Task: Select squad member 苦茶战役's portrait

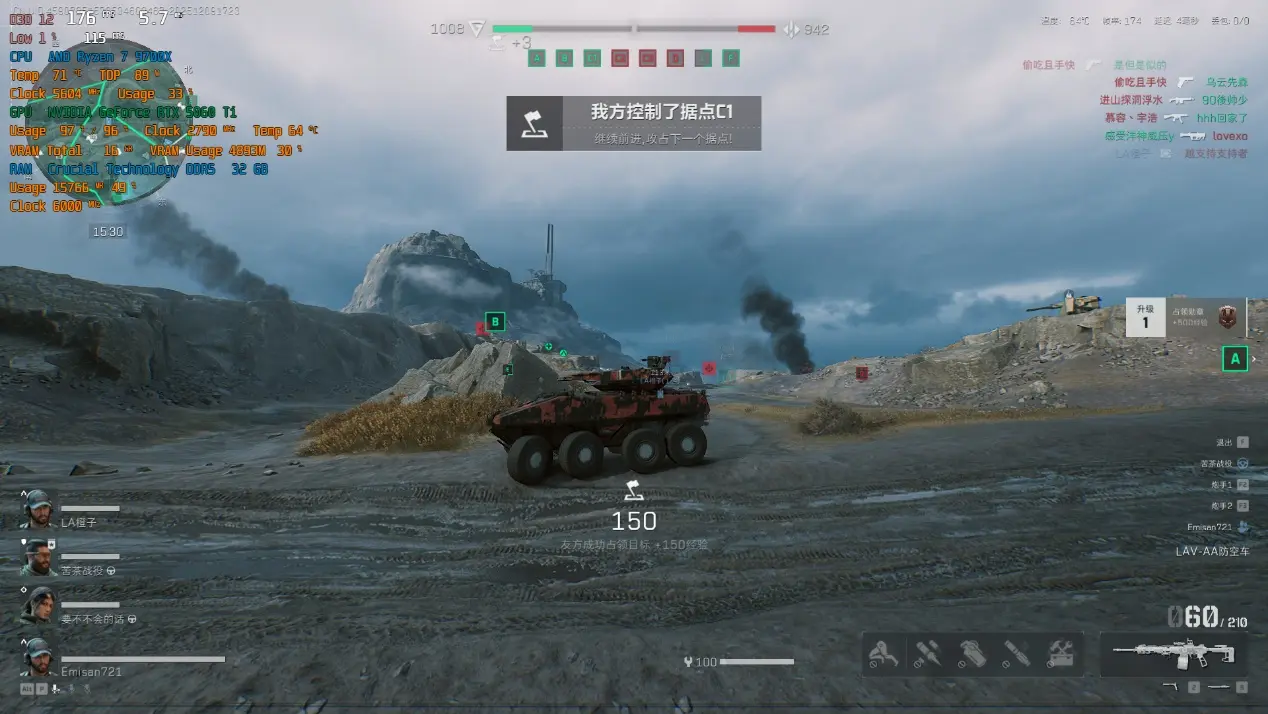Action: [x=38, y=557]
